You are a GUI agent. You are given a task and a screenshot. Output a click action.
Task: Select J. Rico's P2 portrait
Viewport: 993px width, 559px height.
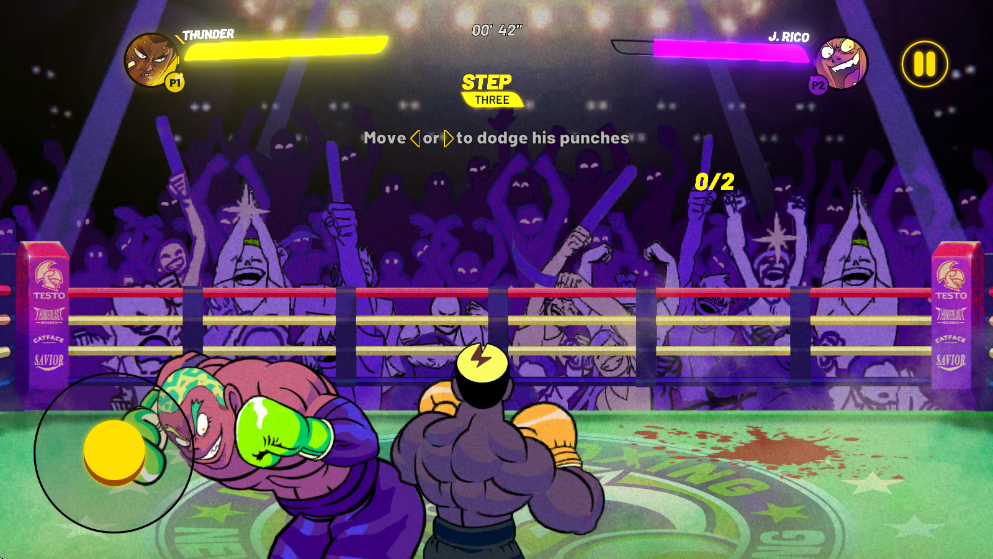pyautogui.click(x=841, y=62)
